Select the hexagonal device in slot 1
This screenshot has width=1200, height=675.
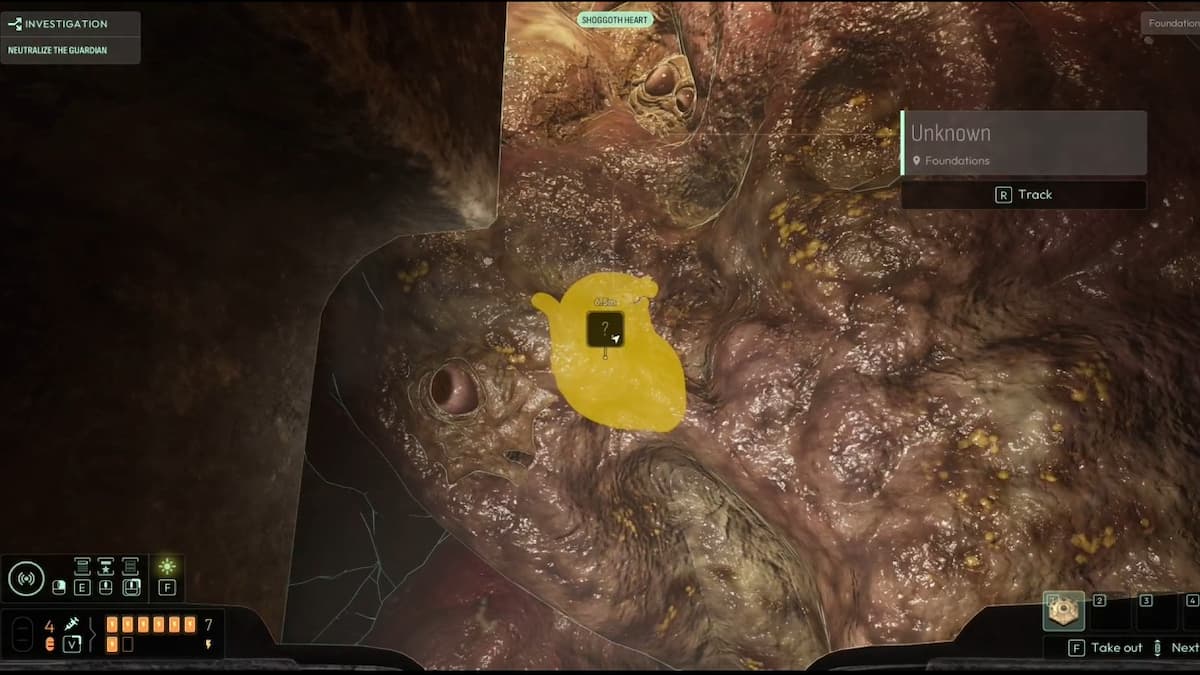pos(1063,611)
